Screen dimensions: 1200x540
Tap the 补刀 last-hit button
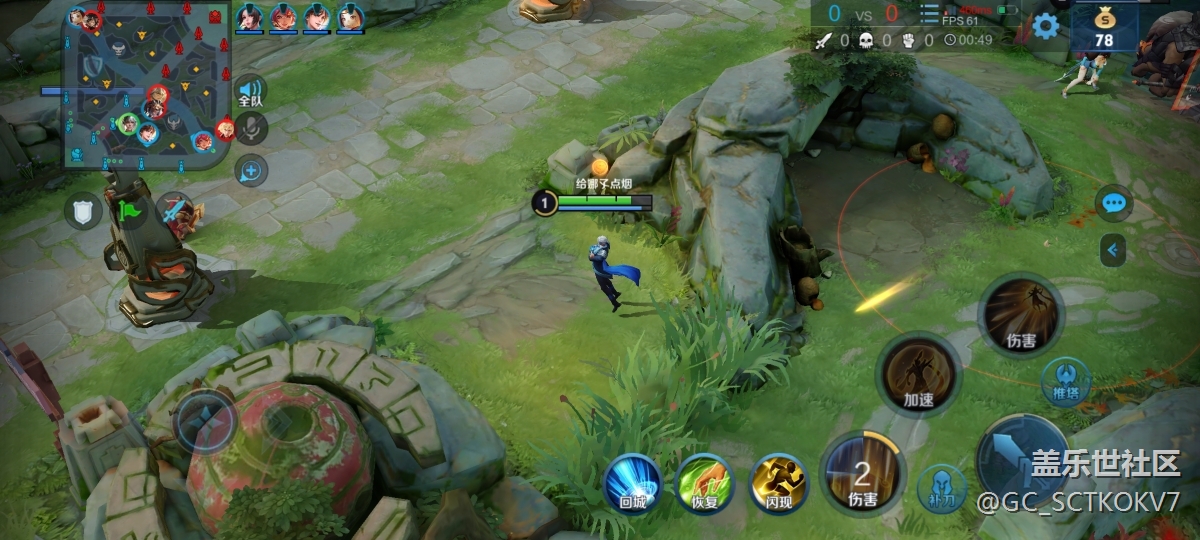click(x=941, y=487)
